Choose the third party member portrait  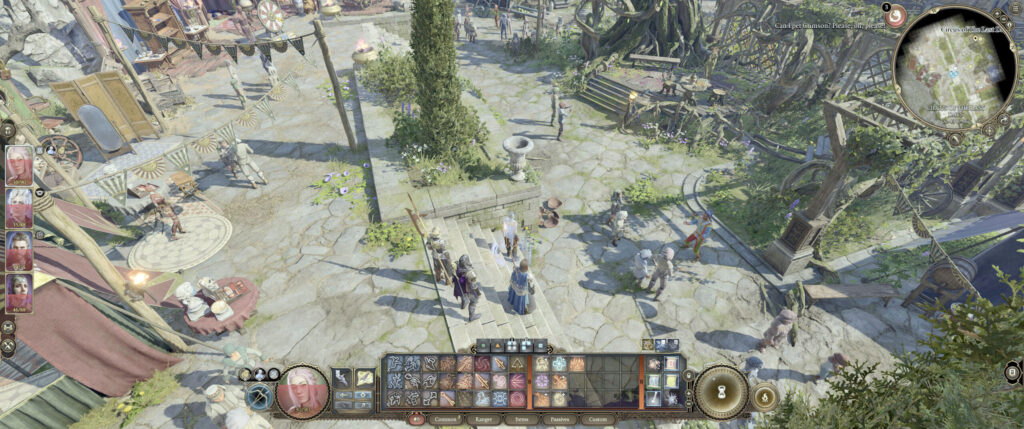19,252
